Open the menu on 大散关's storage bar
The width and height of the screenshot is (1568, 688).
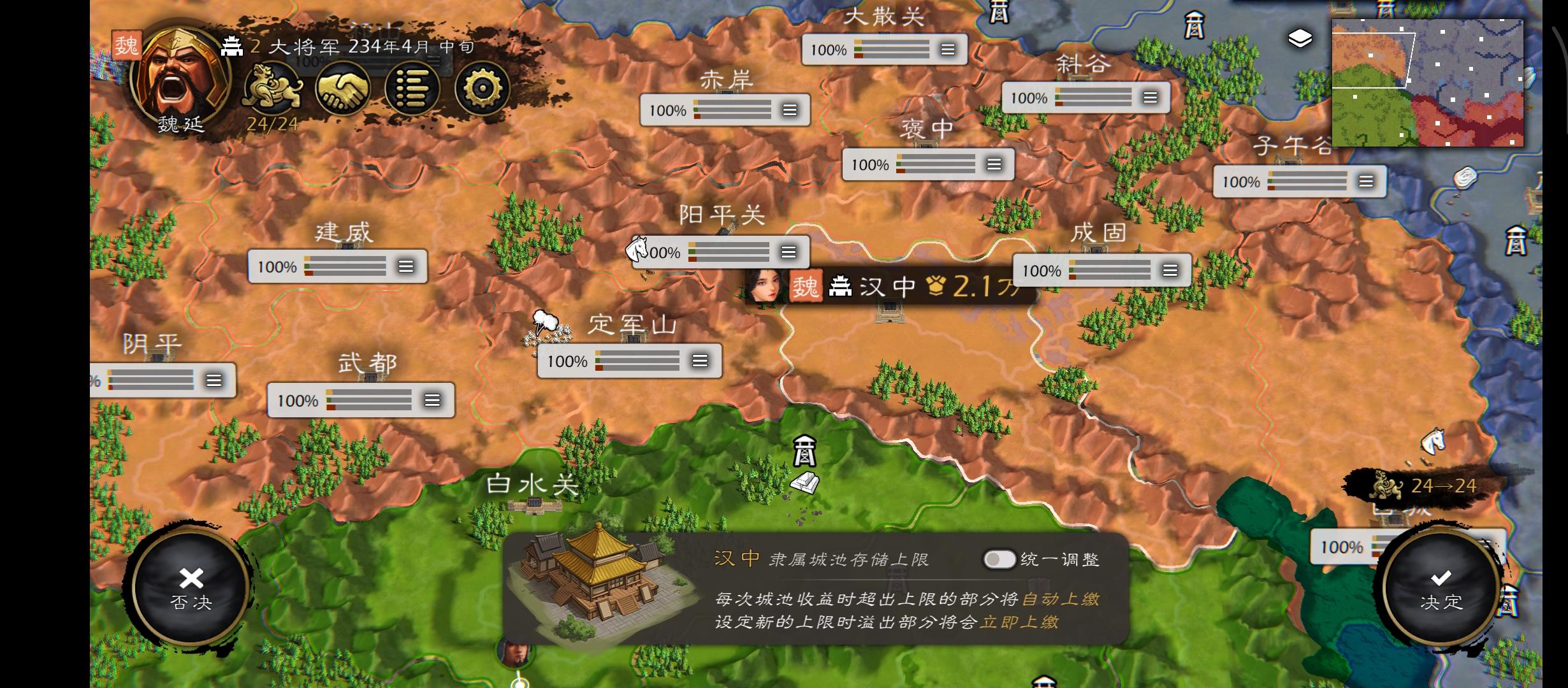pyautogui.click(x=947, y=48)
